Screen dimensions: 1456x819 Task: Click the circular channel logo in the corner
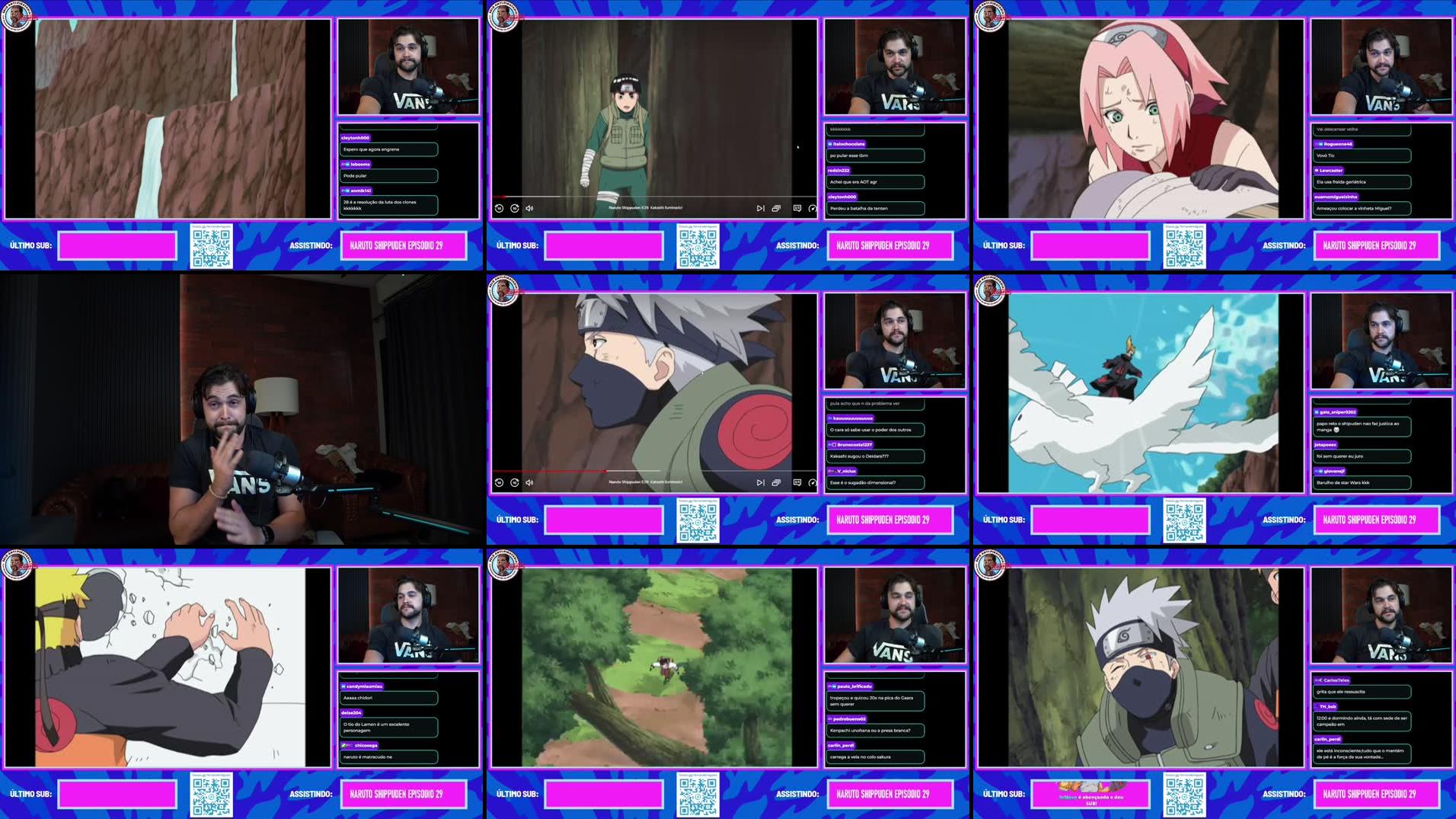[x=17, y=15]
